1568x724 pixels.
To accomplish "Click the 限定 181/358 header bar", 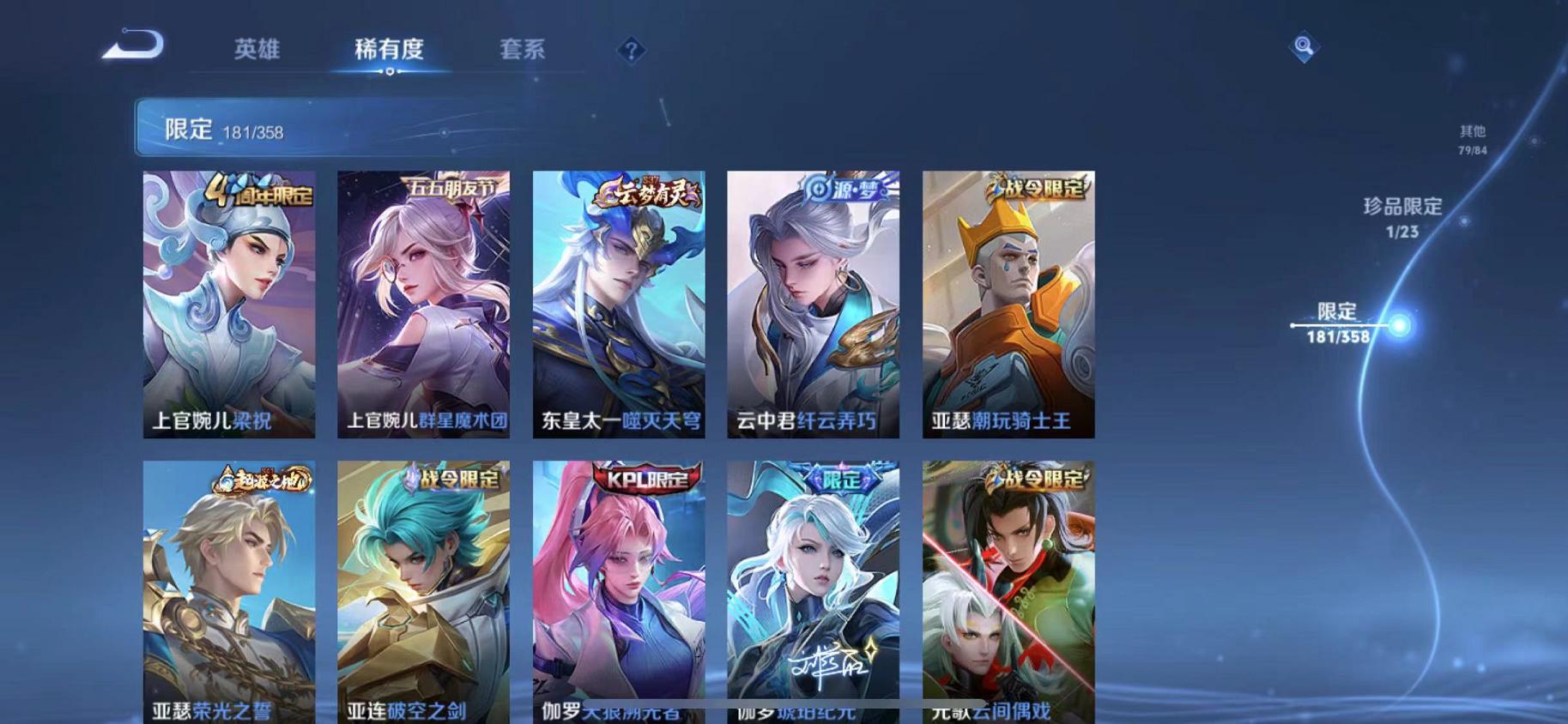I will point(343,130).
